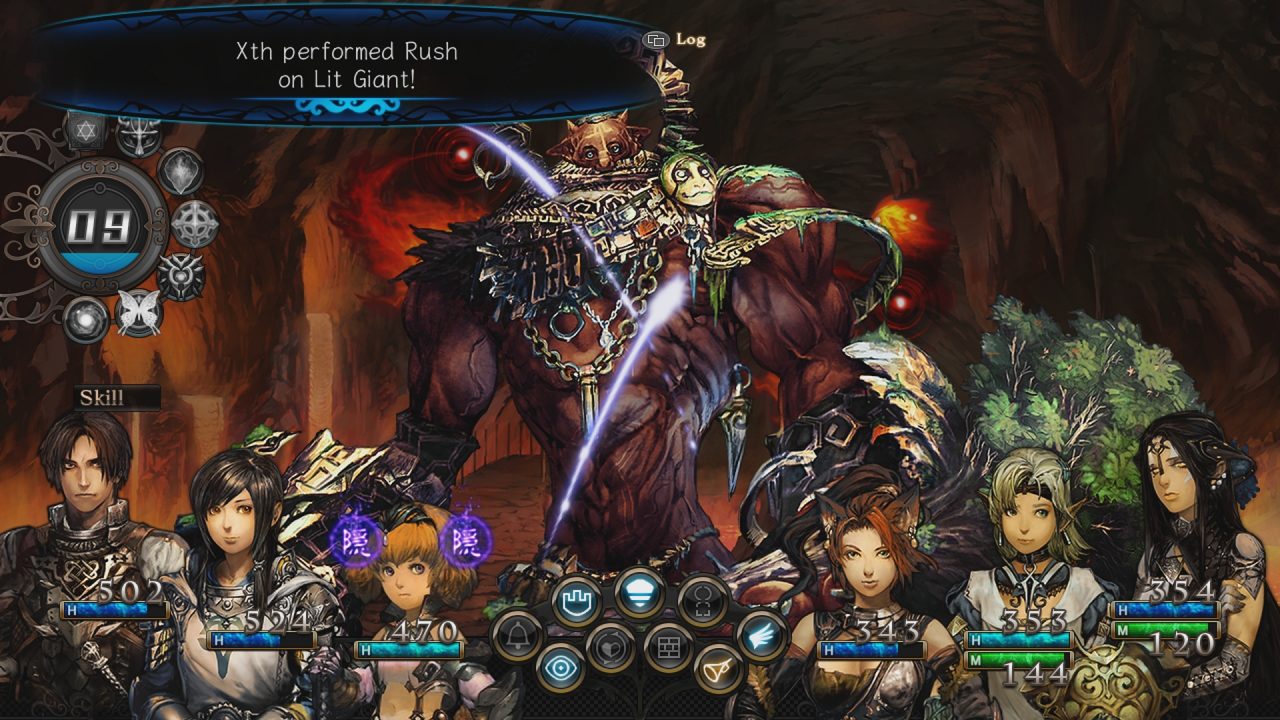Select the winged escape command icon

(x=762, y=637)
